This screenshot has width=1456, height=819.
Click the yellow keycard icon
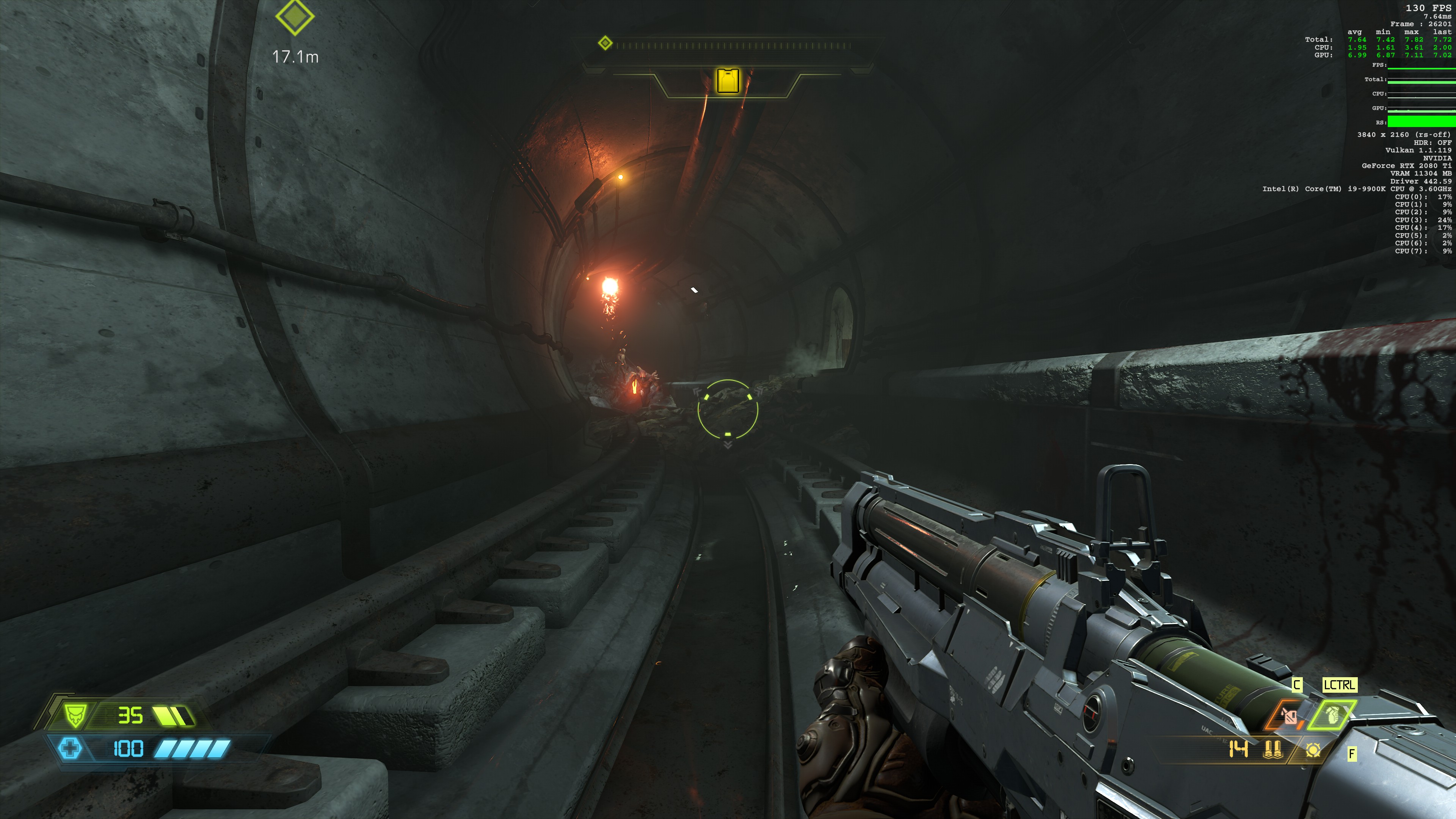[x=728, y=80]
